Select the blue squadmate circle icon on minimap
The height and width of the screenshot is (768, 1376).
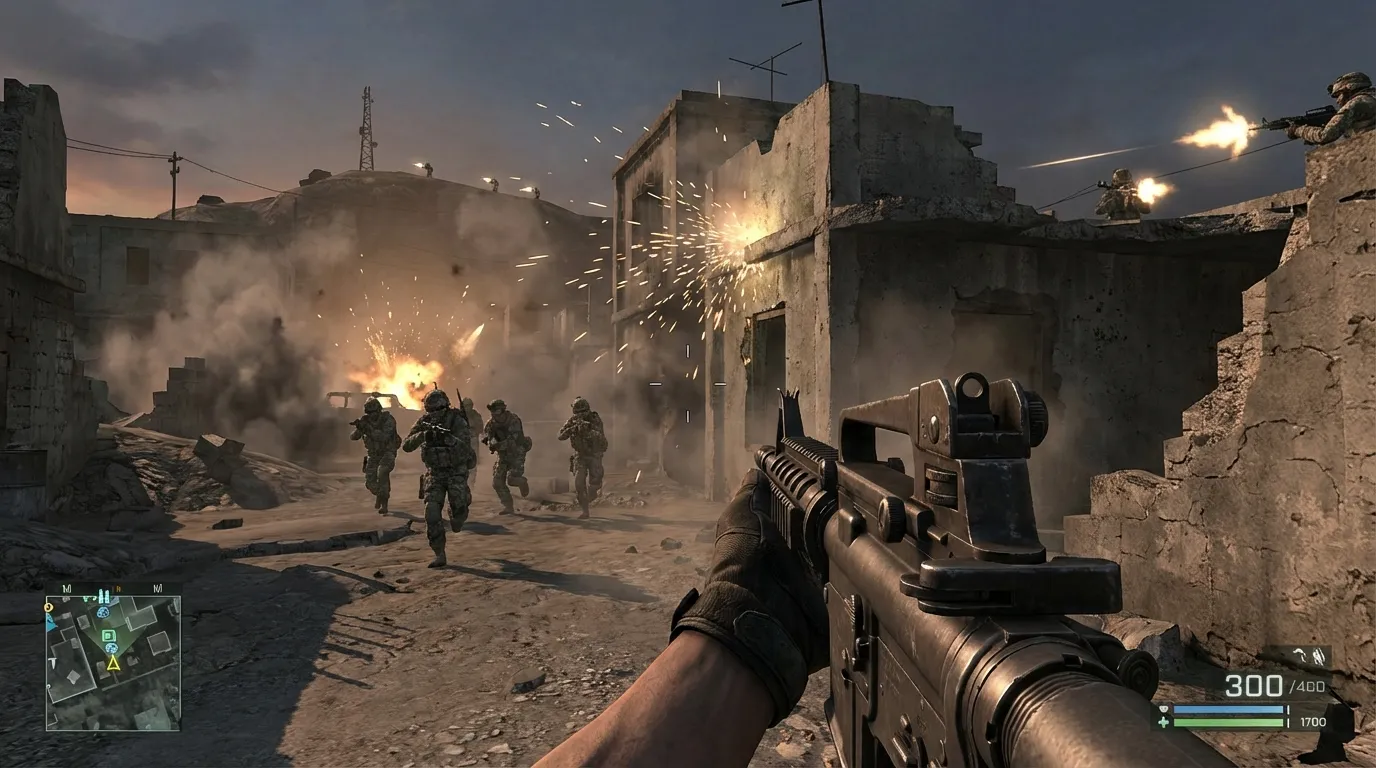pyautogui.click(x=111, y=648)
